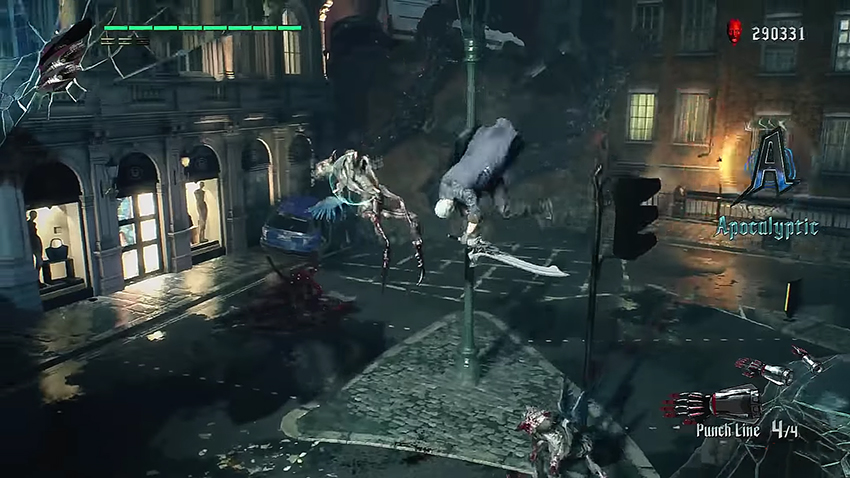Screen dimensions: 850x478
Task: Click the red orb skull icon
Action: click(x=735, y=32)
